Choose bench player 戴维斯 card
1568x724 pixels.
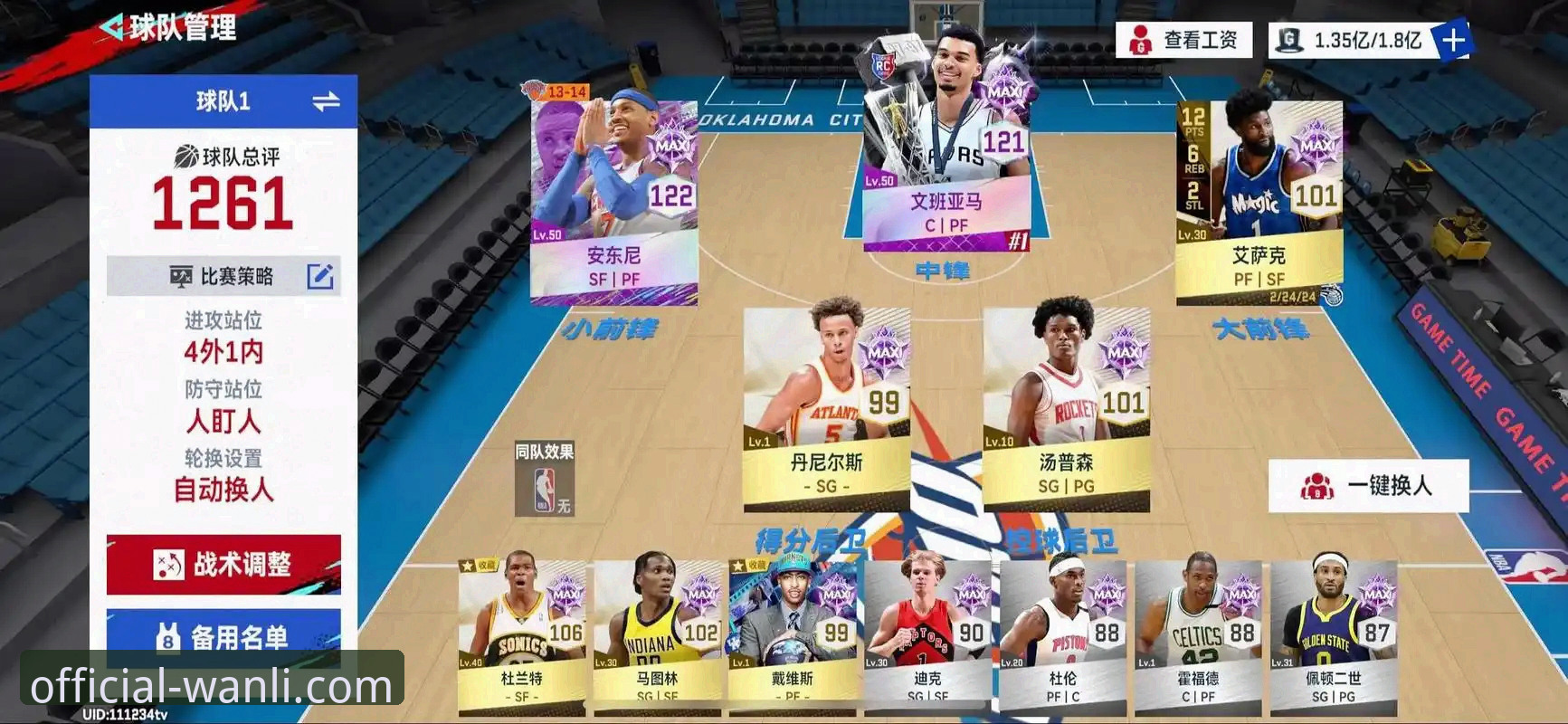[793, 633]
